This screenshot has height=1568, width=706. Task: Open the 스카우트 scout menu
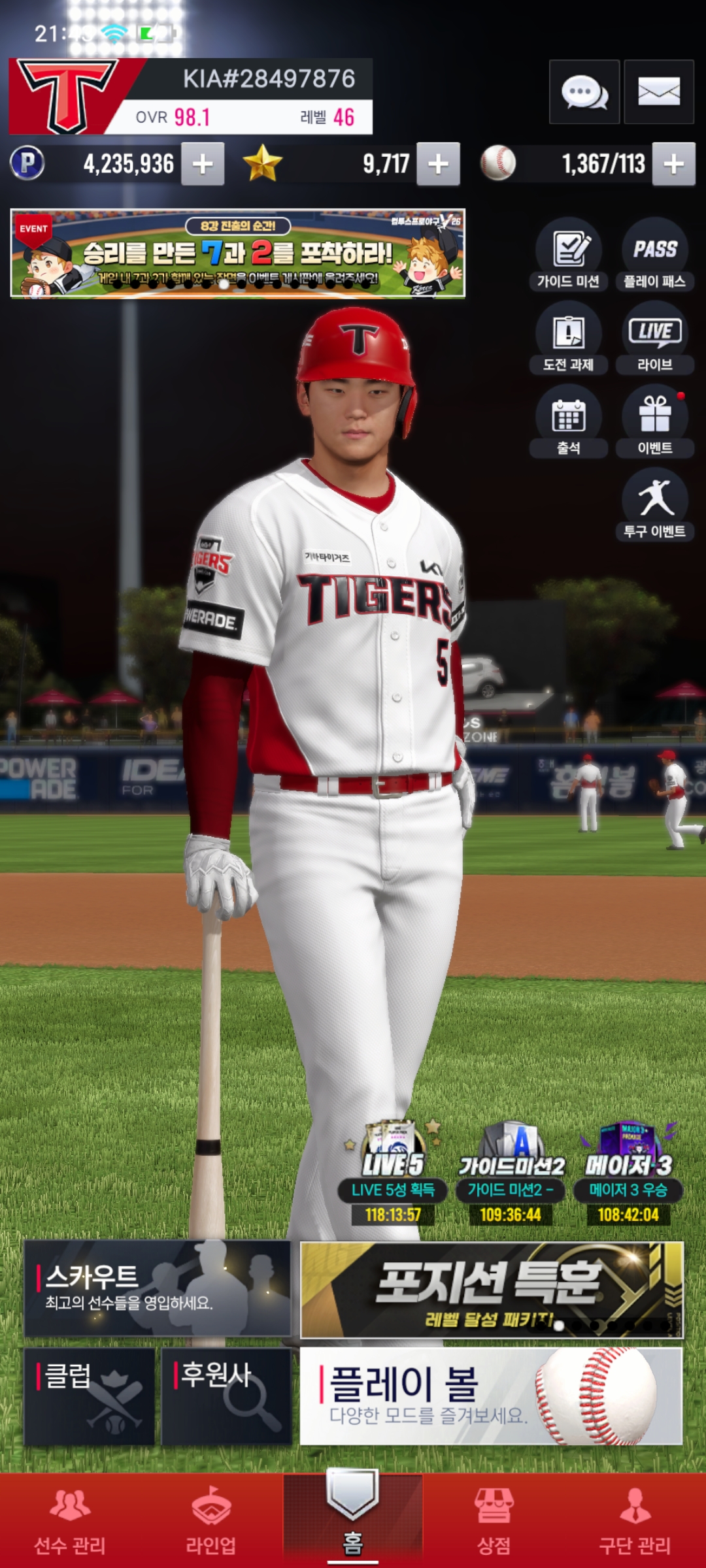point(157,1288)
